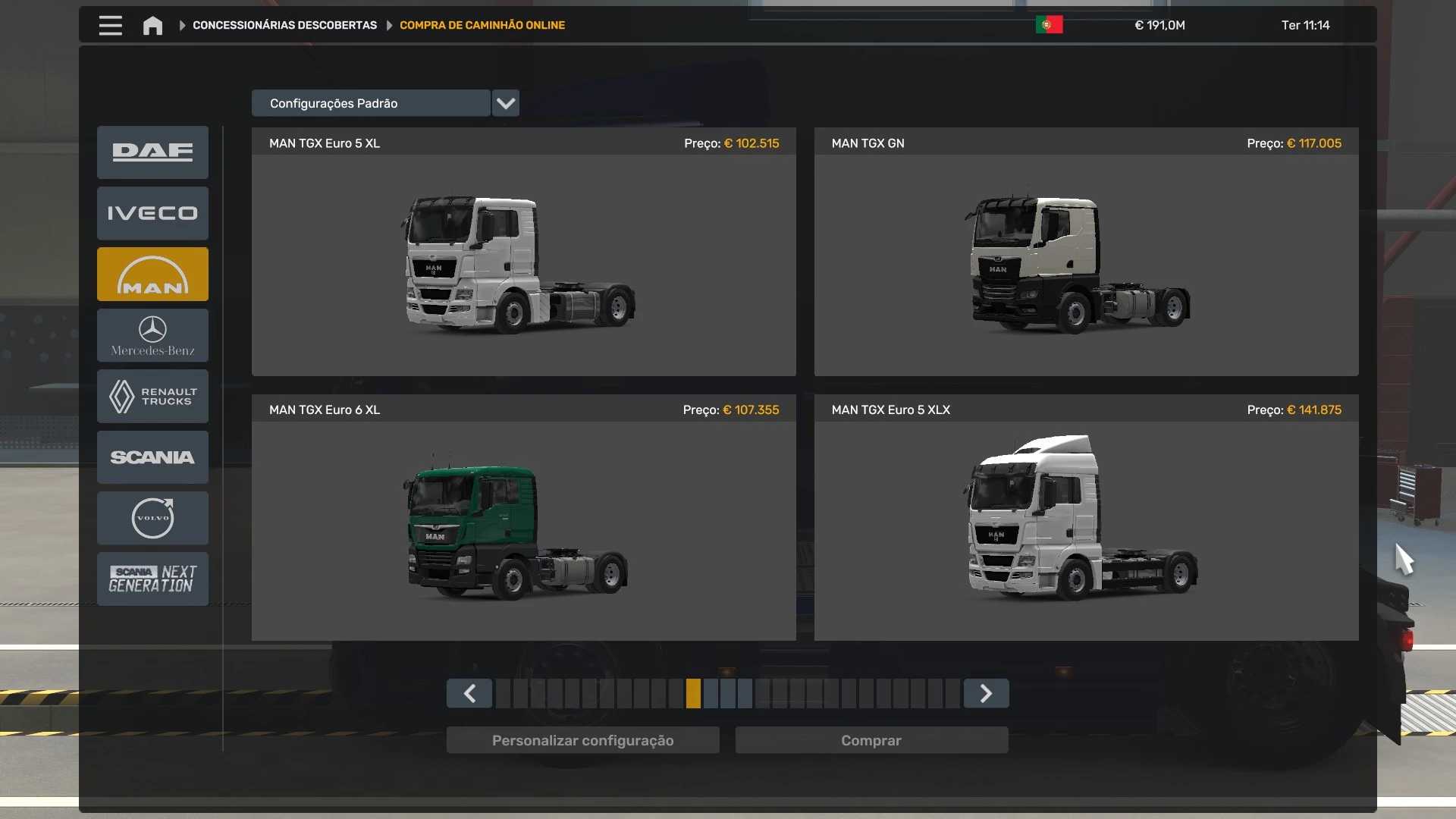Select the MAN TGX Euro 5 XL truck
1456x819 pixels.
click(523, 262)
